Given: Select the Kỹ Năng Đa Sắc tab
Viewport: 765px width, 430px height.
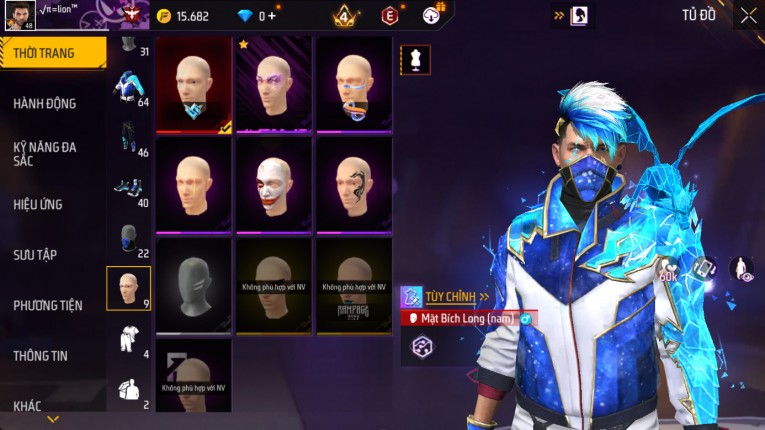Looking at the screenshot, I should coord(45,153).
